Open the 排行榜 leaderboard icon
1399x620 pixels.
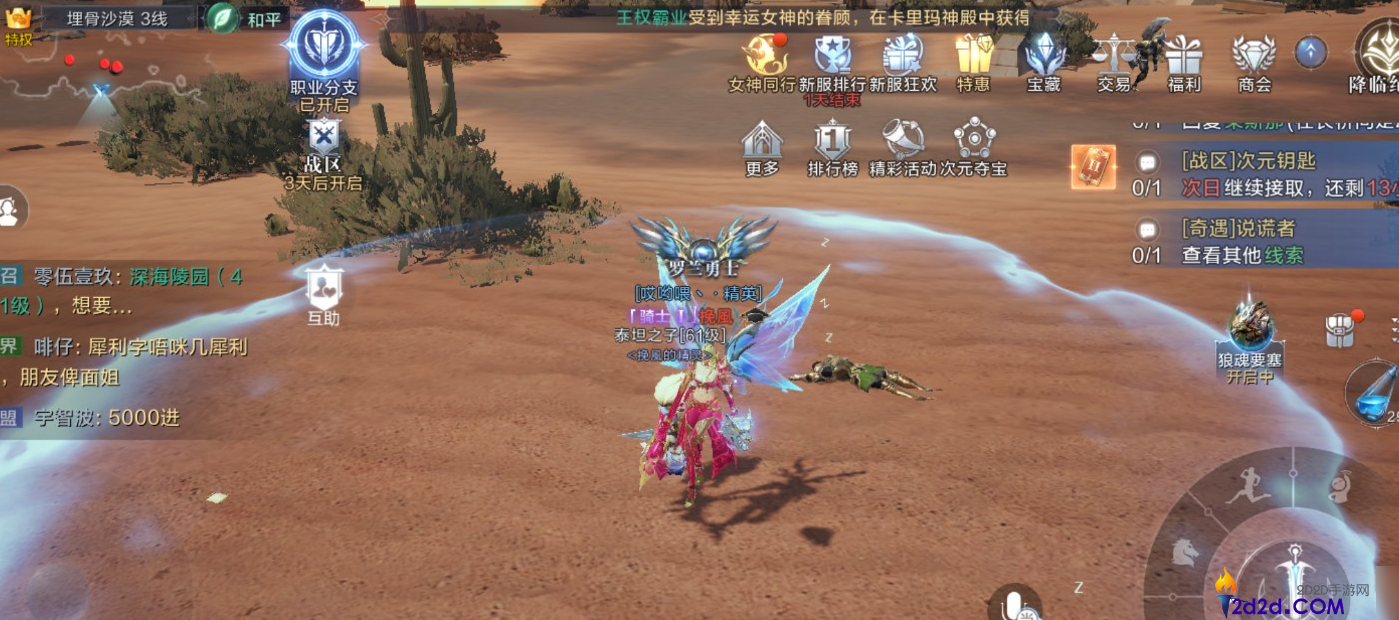coord(832,143)
